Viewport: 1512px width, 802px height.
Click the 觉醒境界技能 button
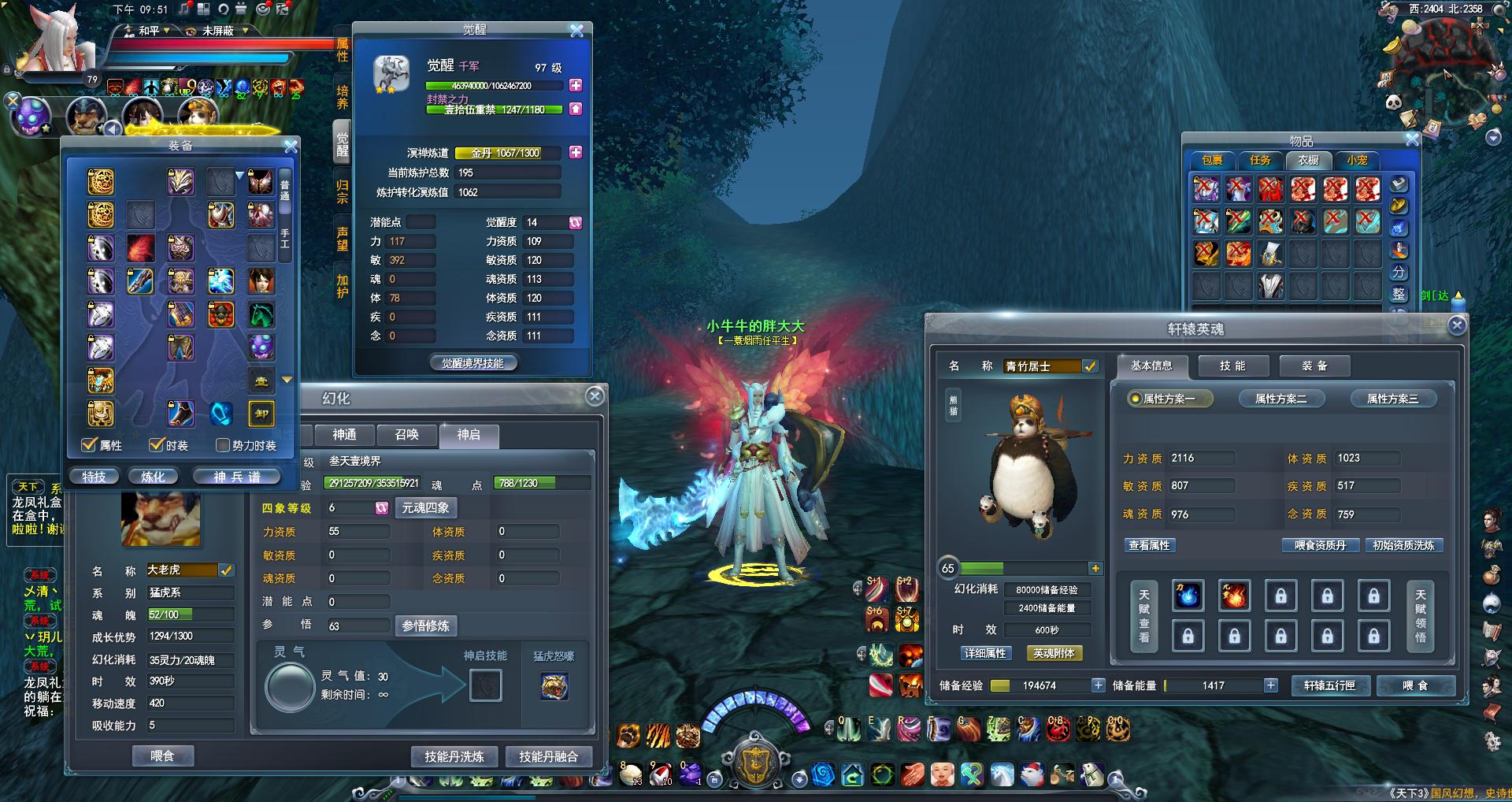472,363
